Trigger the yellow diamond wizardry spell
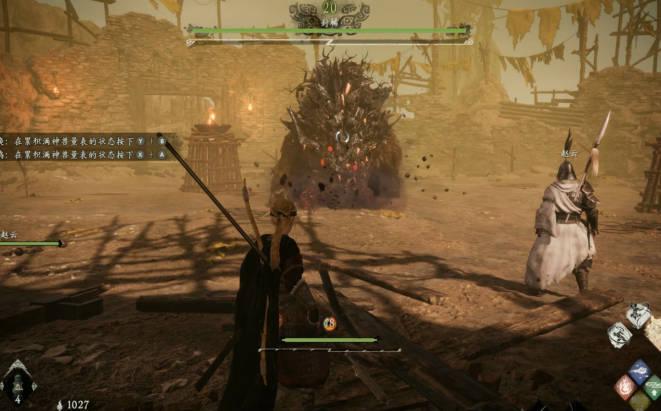The height and width of the screenshot is (411, 661). [x=639, y=402]
